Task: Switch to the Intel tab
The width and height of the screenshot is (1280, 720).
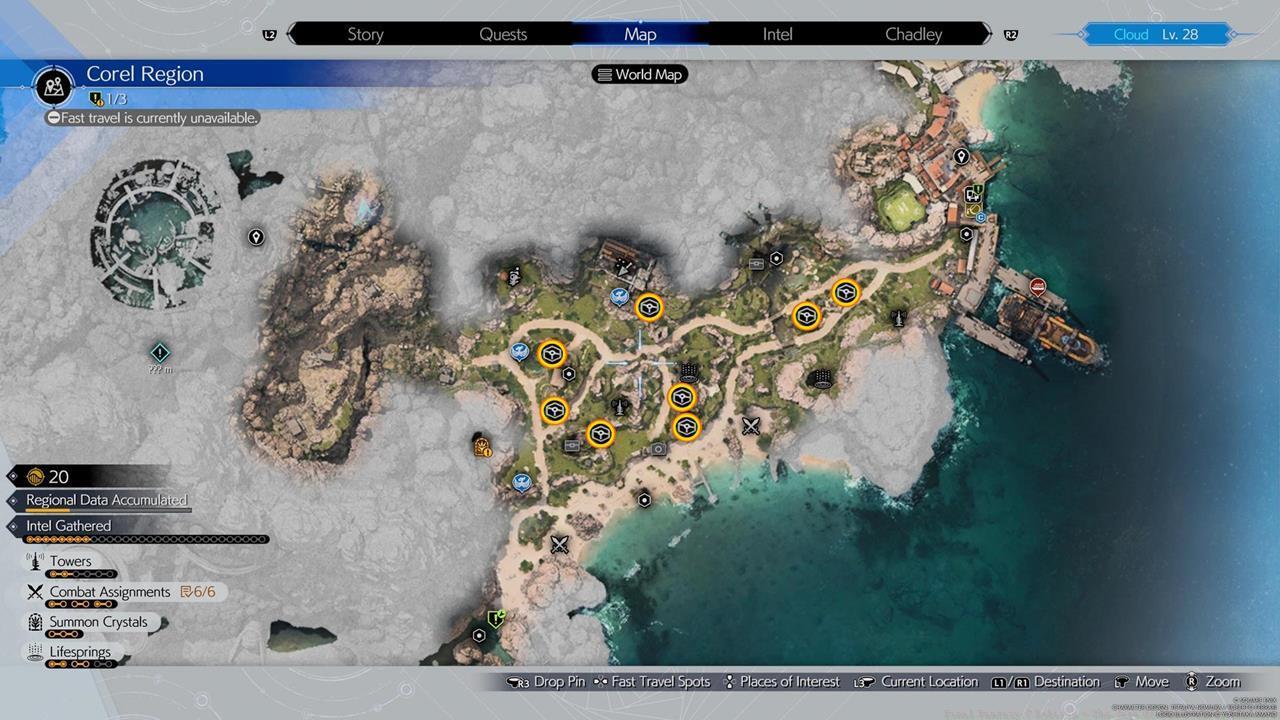Action: pyautogui.click(x=777, y=33)
